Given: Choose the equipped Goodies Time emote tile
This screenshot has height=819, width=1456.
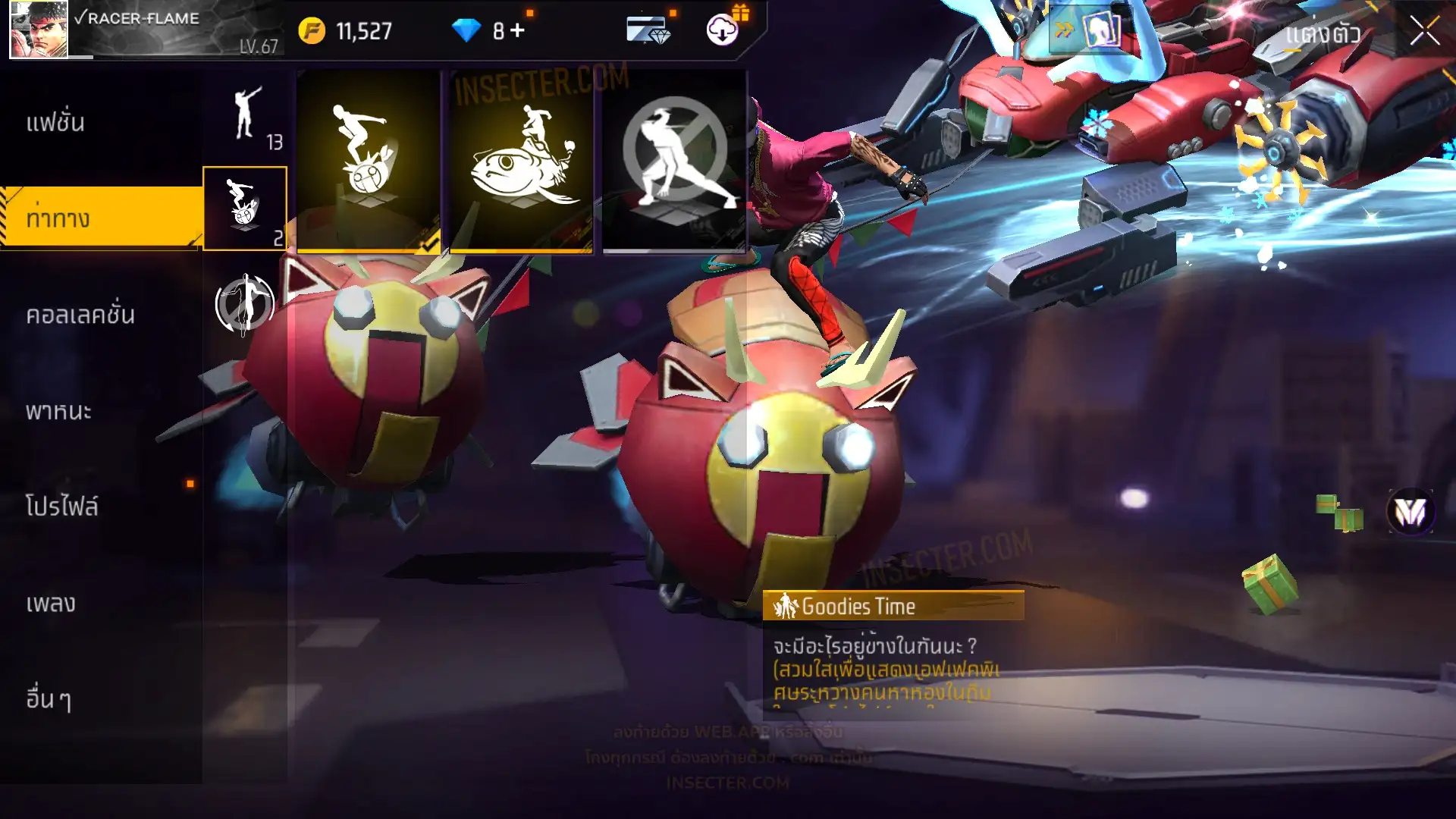Looking at the screenshot, I should [x=369, y=161].
